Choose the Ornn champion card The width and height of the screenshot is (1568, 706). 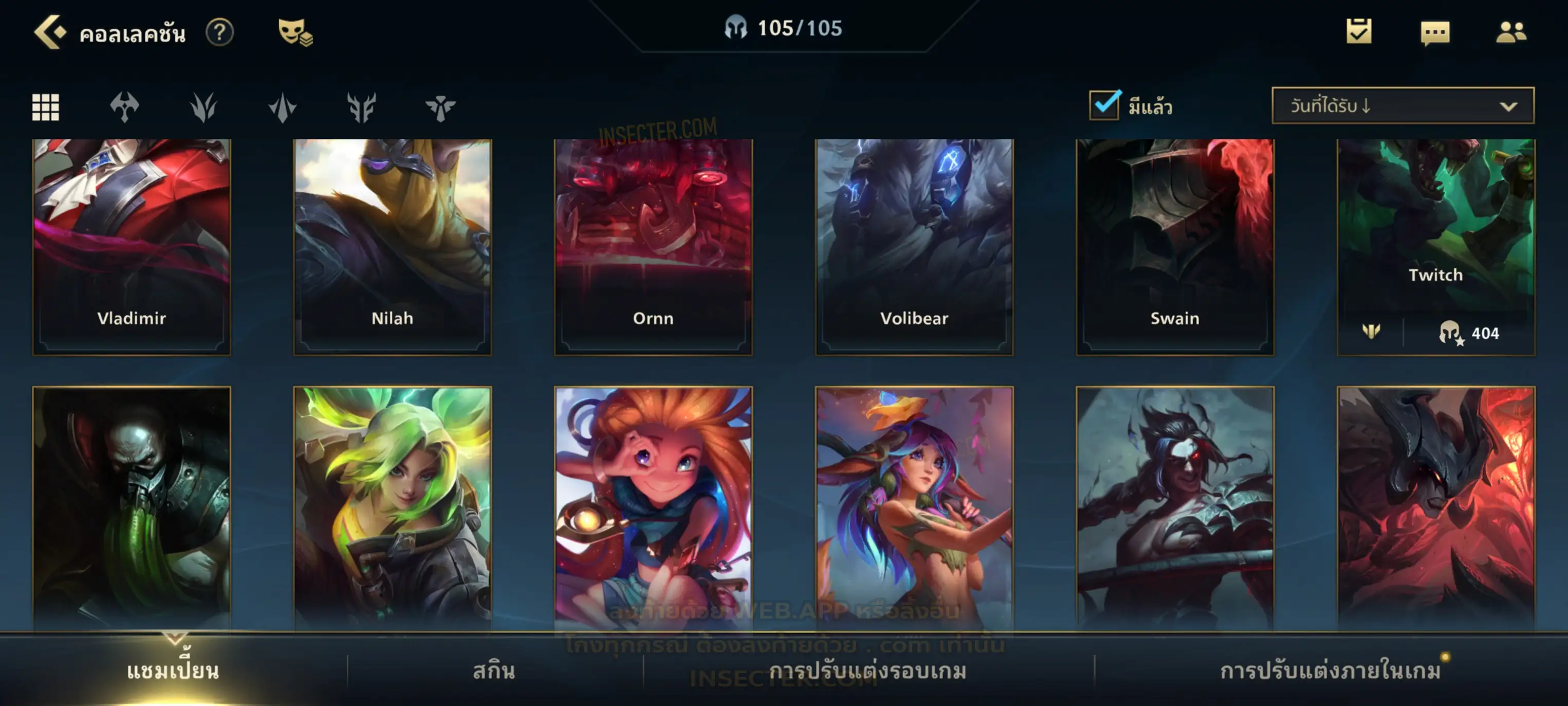tap(653, 246)
